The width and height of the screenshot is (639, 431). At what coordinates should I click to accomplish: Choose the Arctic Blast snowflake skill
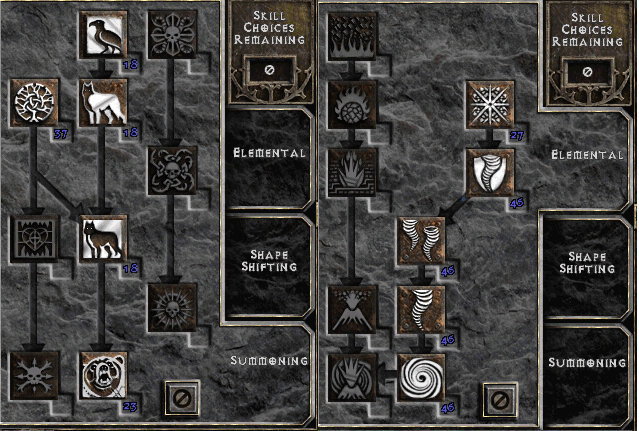click(489, 103)
